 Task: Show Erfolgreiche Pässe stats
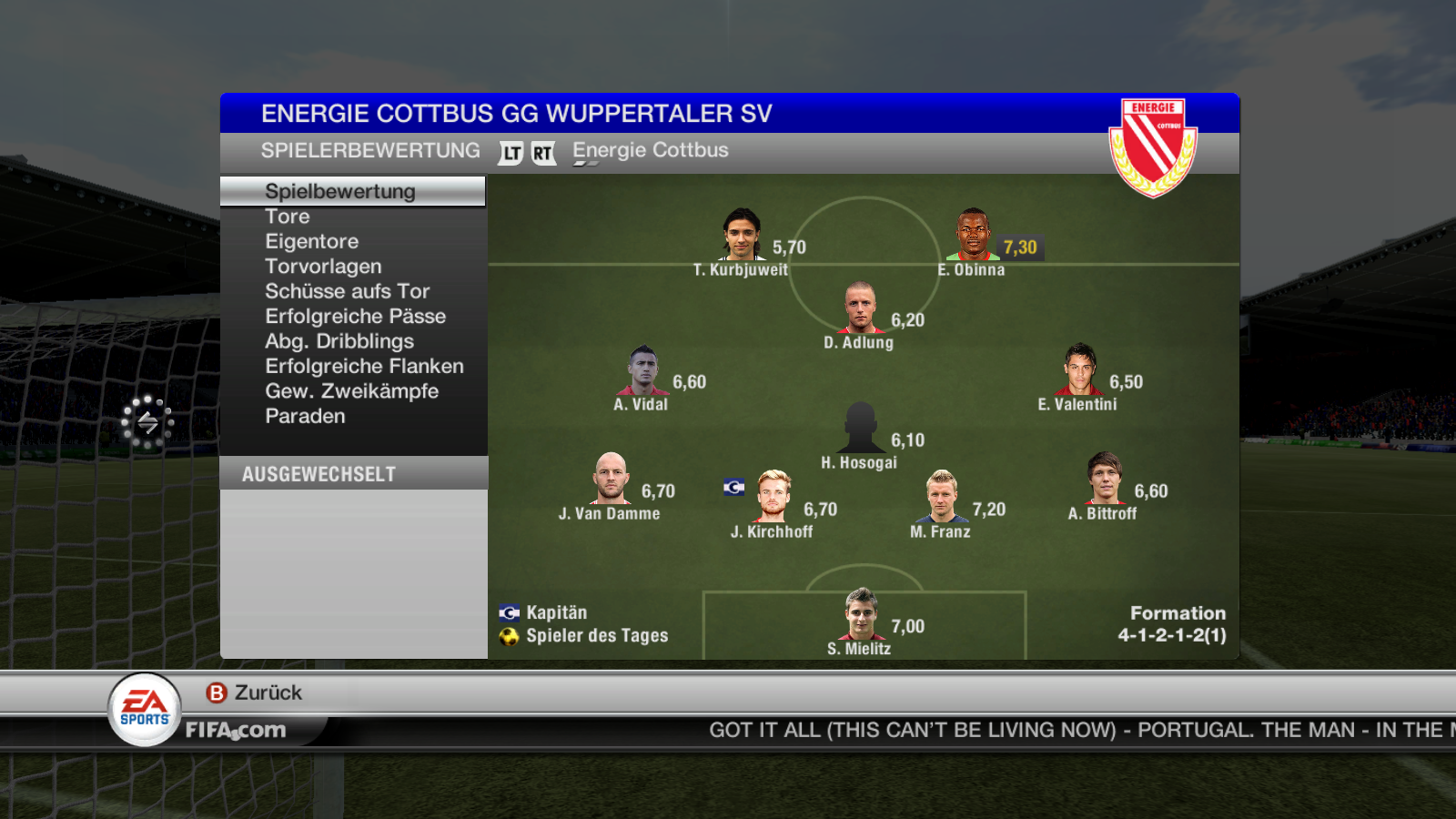coord(355,317)
